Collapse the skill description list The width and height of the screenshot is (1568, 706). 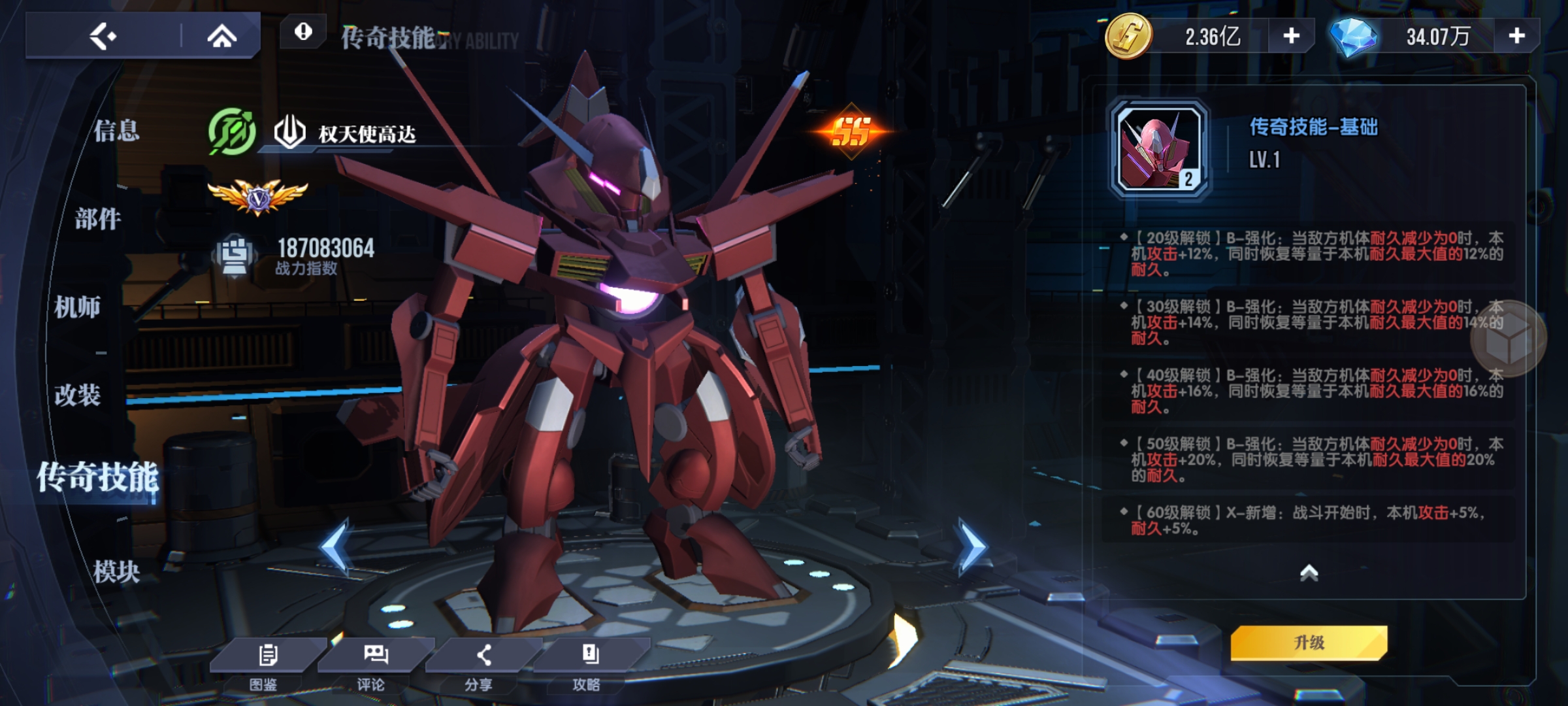[1309, 573]
